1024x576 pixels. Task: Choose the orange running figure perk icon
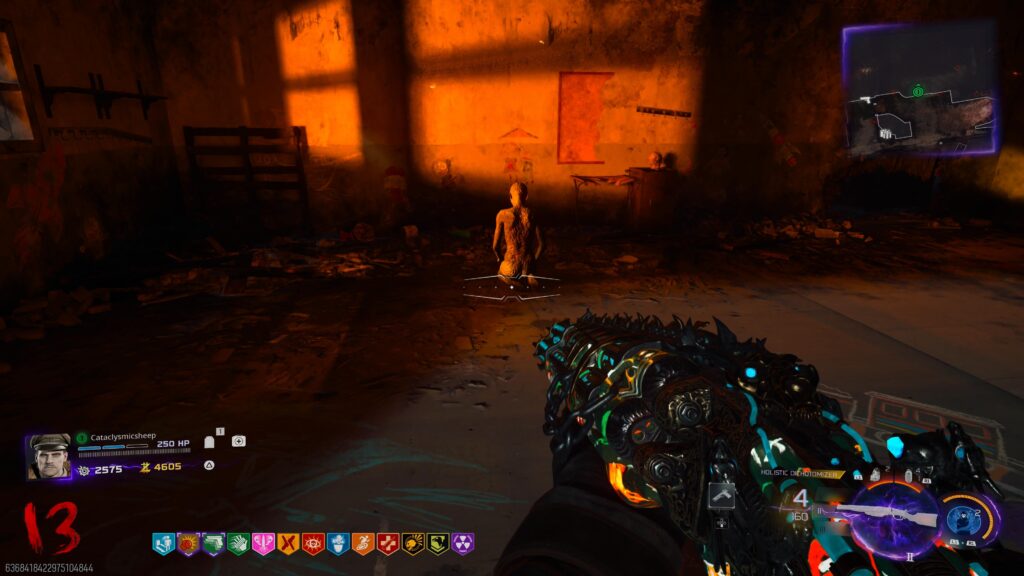(x=363, y=543)
